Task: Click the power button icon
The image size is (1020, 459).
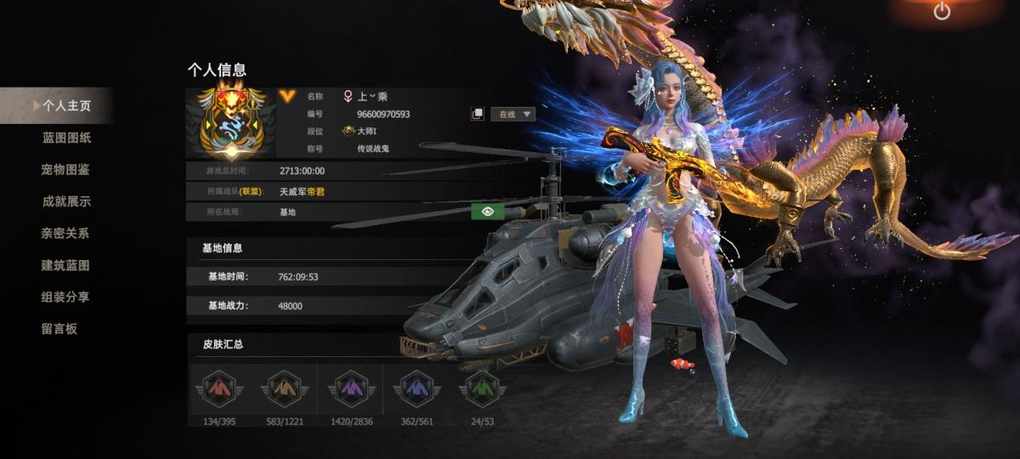Action: 942,12
